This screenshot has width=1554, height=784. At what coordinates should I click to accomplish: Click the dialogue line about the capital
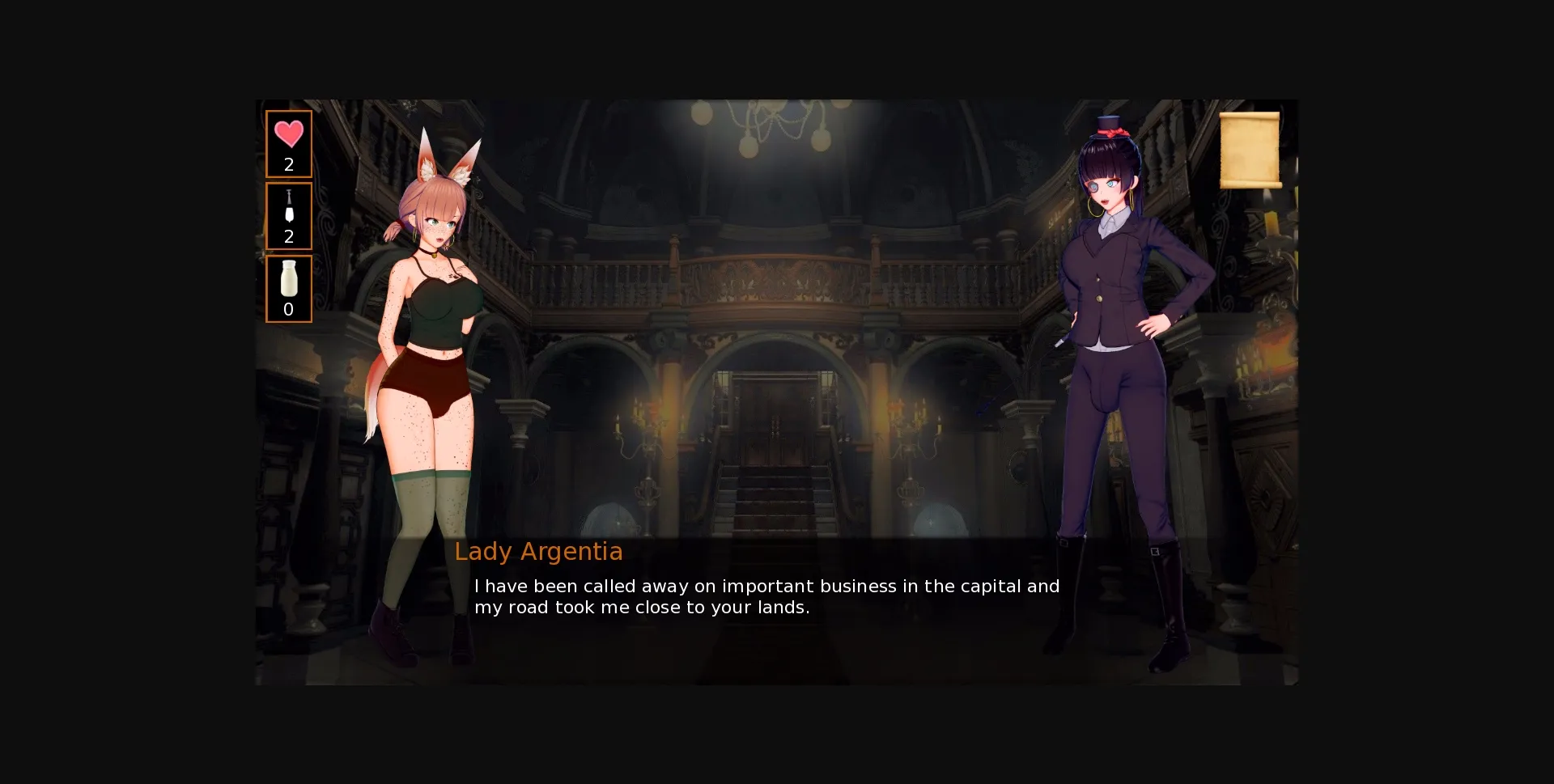(767, 586)
